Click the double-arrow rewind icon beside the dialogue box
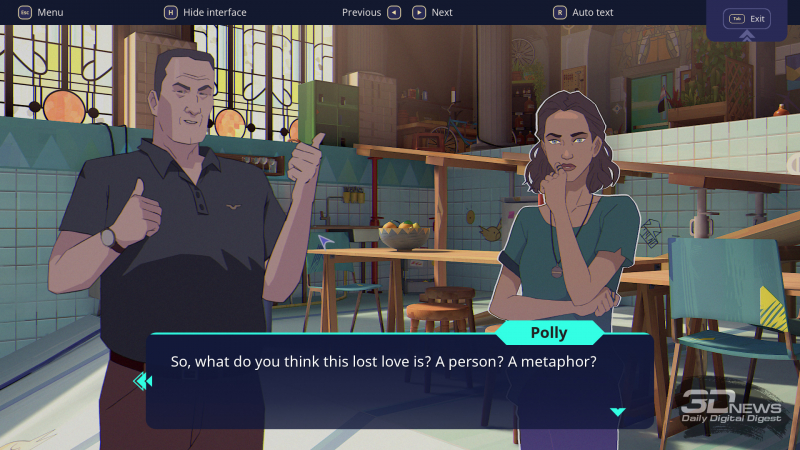 [x=142, y=380]
